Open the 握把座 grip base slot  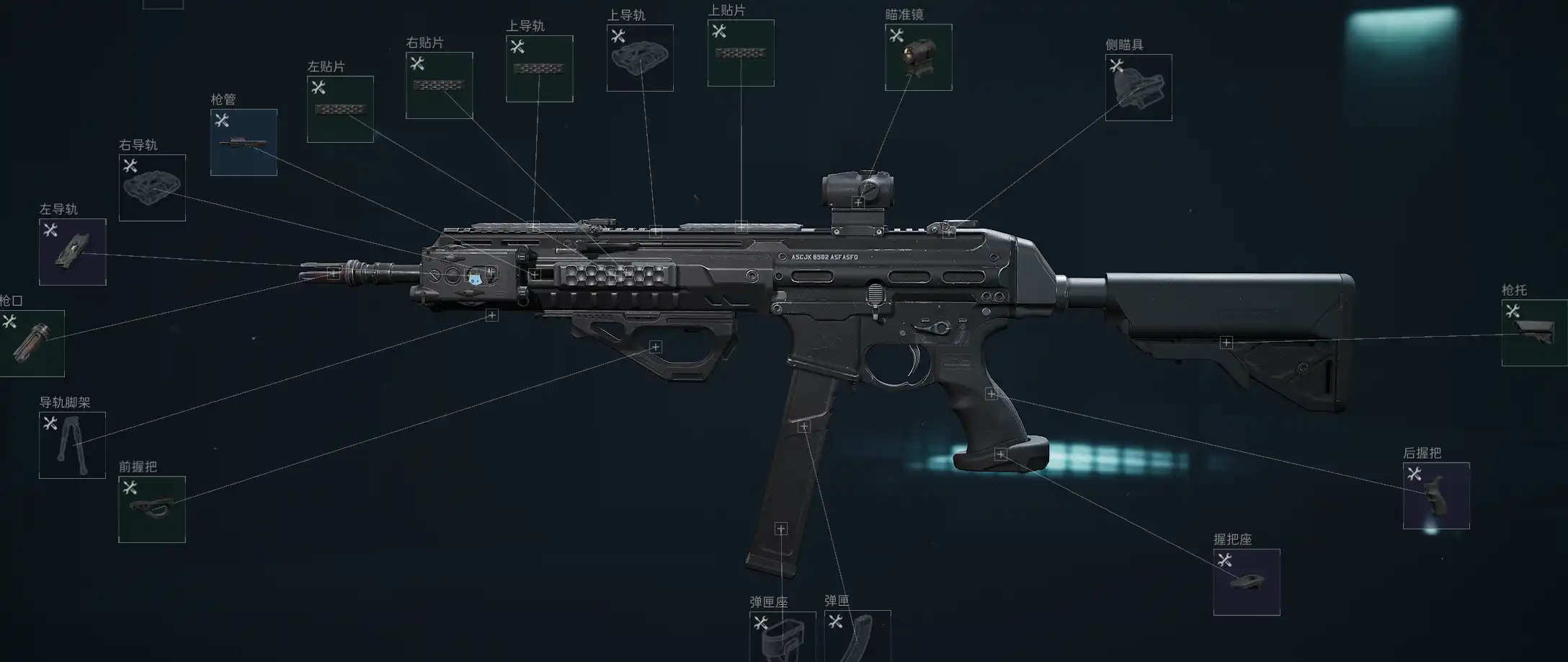[x=1247, y=582]
